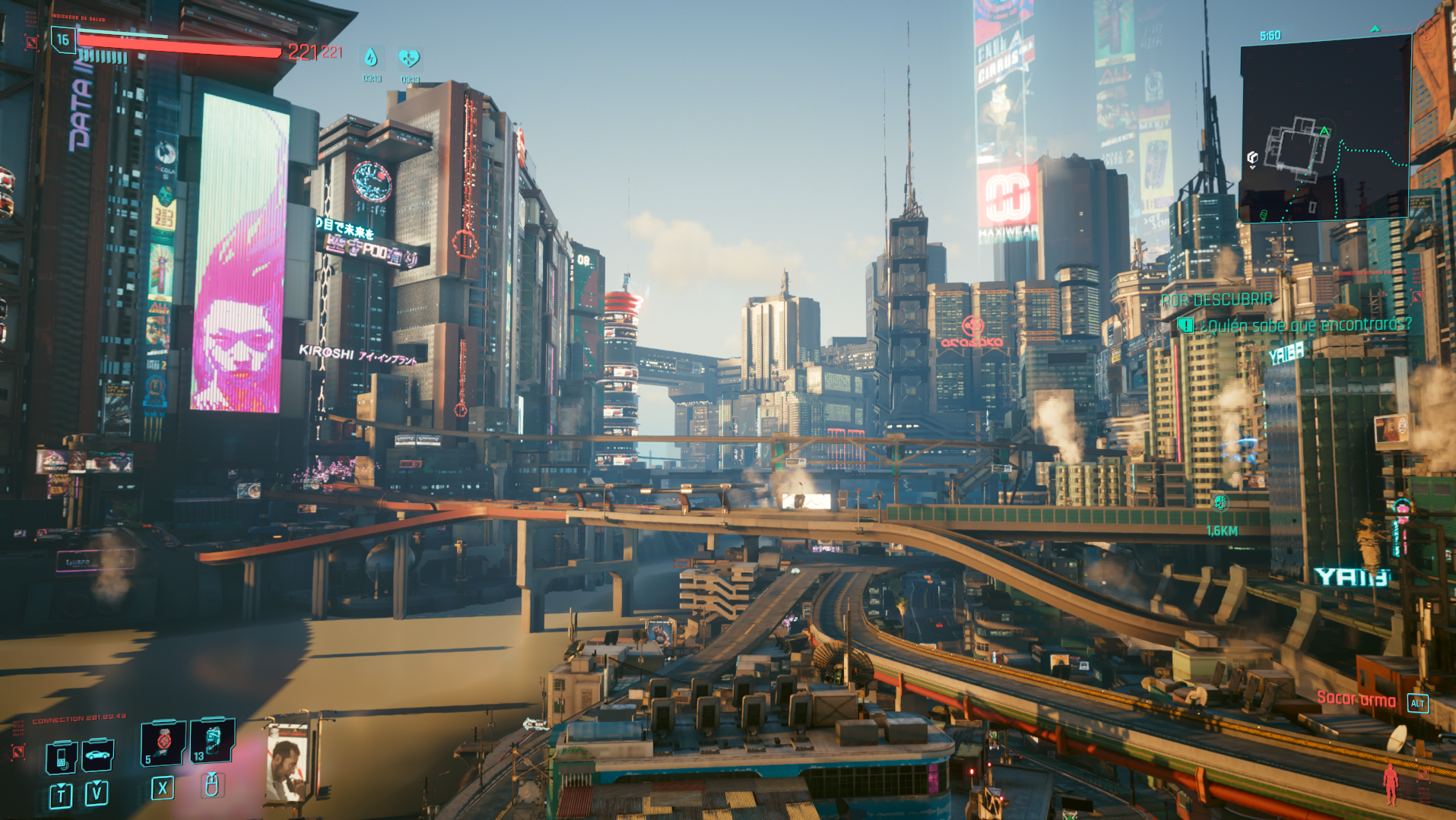The height and width of the screenshot is (820, 1456).
Task: Click the green player arrow on minimap
Action: [x=1324, y=131]
